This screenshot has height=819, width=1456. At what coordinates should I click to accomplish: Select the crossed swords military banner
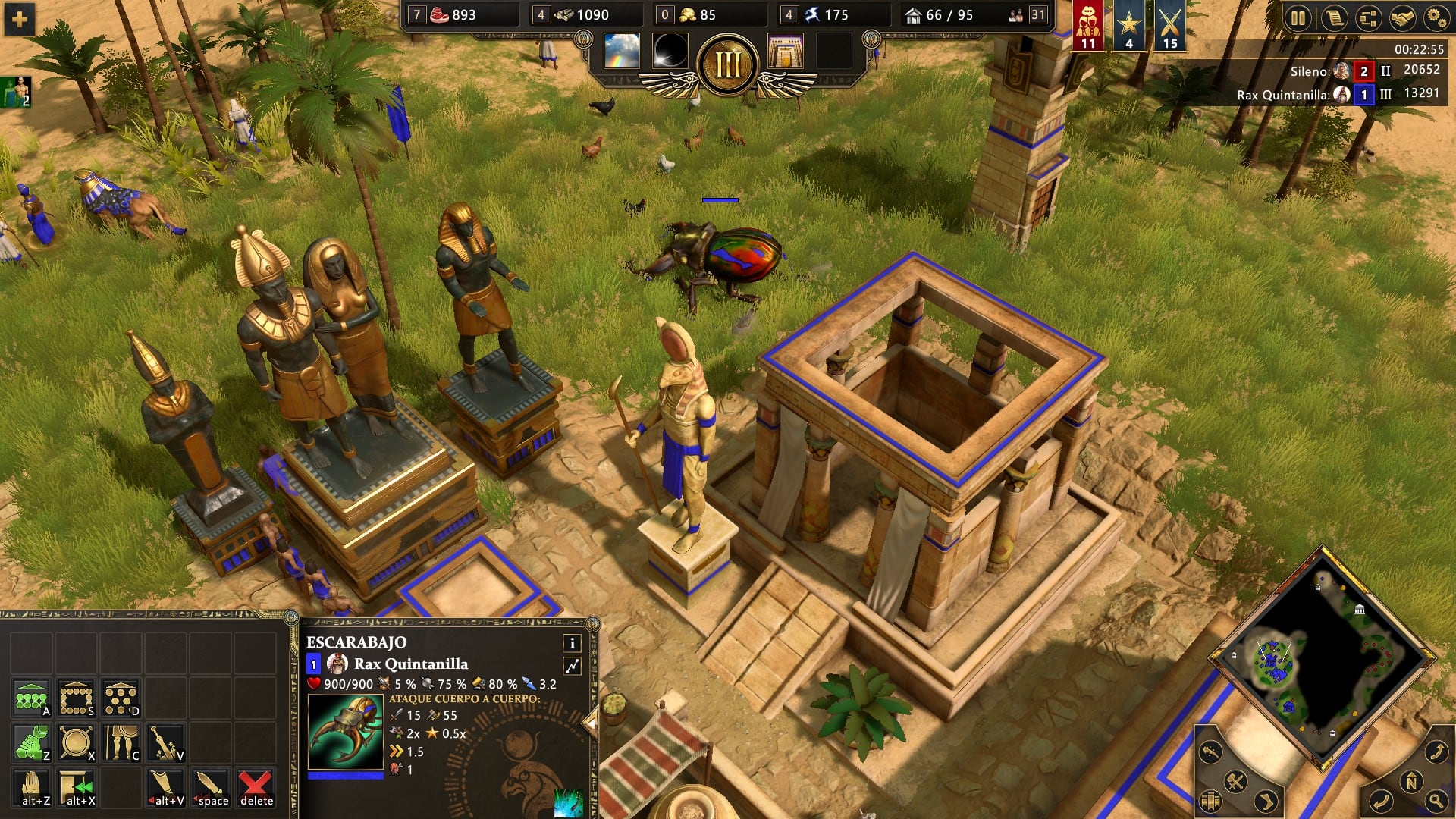1169,26
